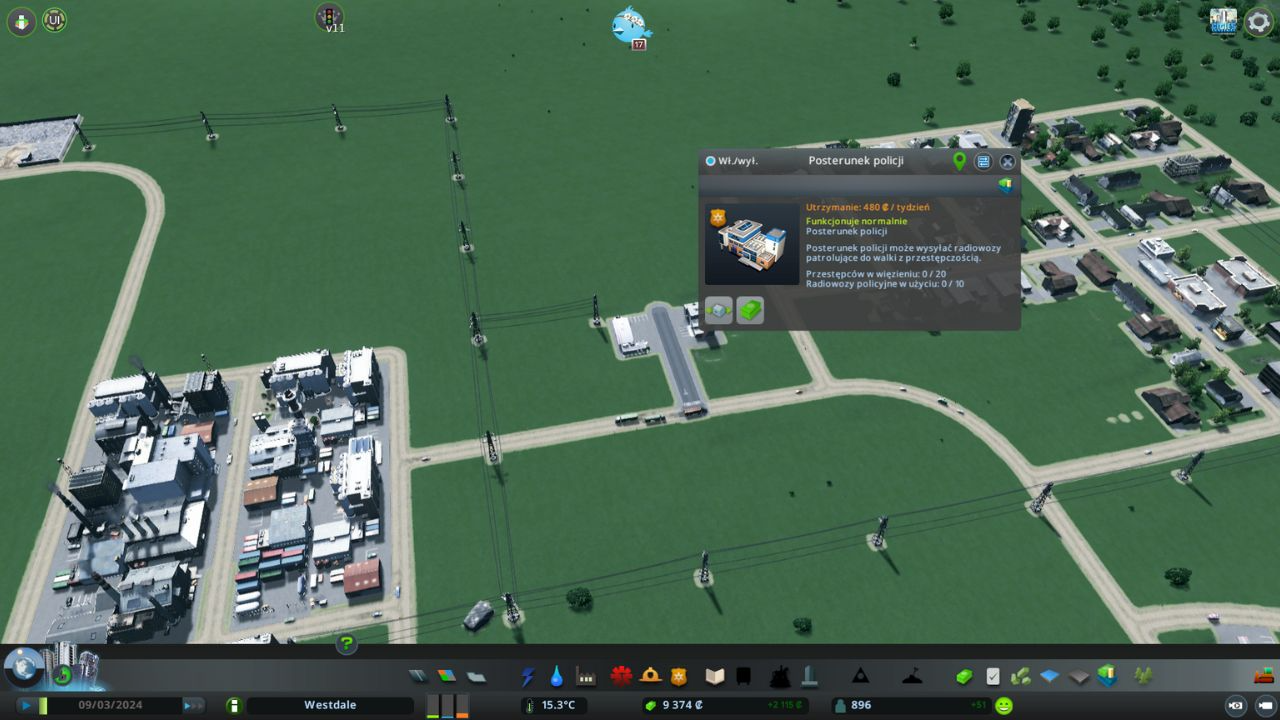Select the Police department toolbar icon
The height and width of the screenshot is (720, 1280).
679,677
